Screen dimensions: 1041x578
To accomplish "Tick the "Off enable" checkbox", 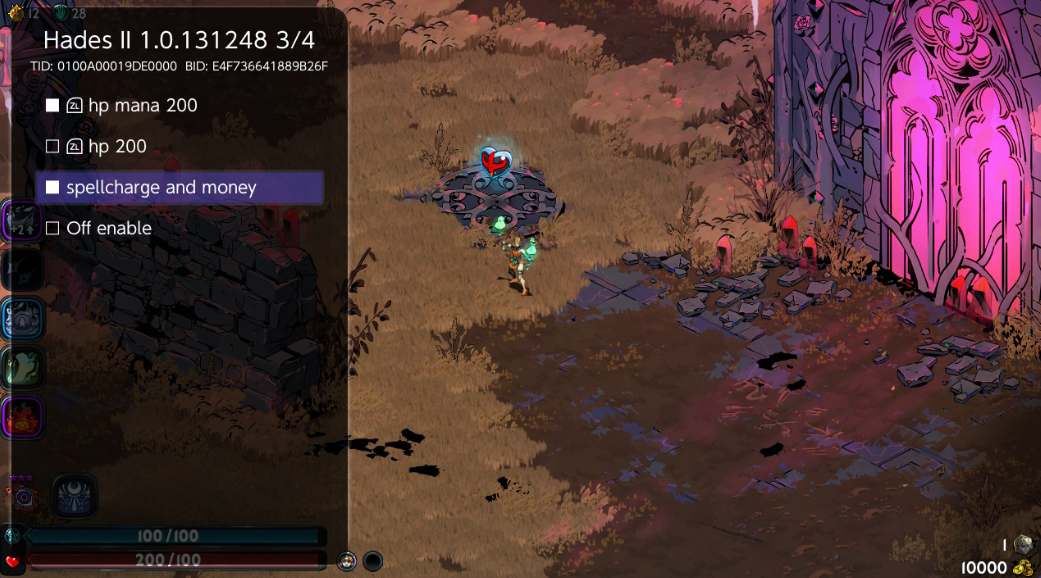I will [x=53, y=228].
